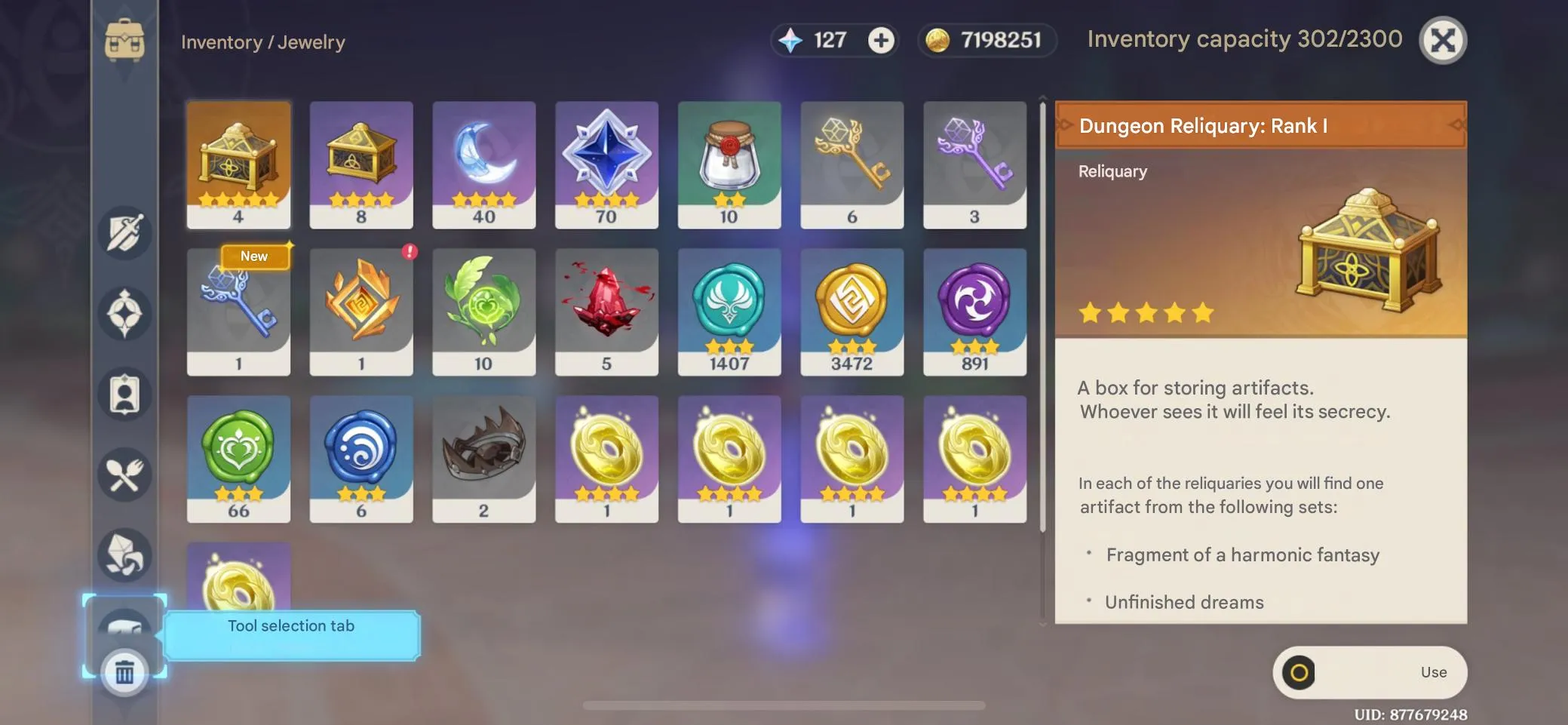The width and height of the screenshot is (1568, 725).
Task: Select the purple key with quantity 3
Action: (974, 164)
